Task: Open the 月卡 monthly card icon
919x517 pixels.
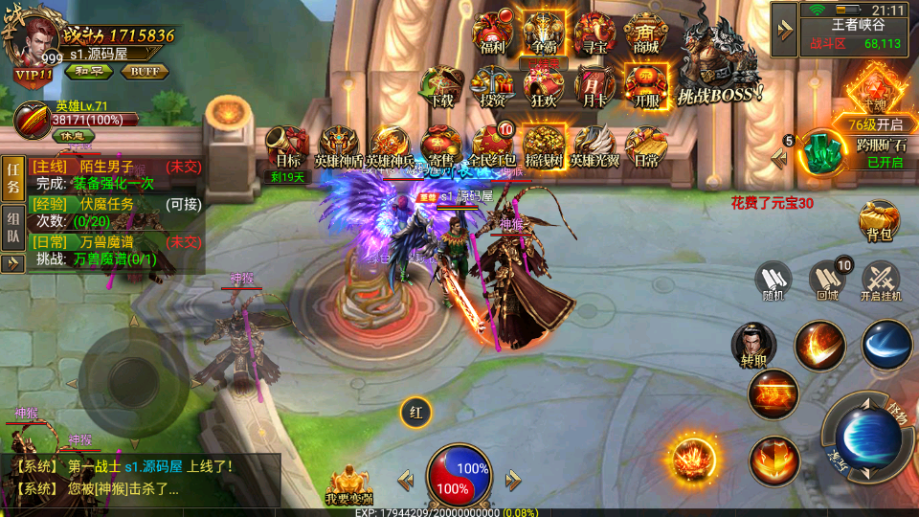Action: coord(595,87)
